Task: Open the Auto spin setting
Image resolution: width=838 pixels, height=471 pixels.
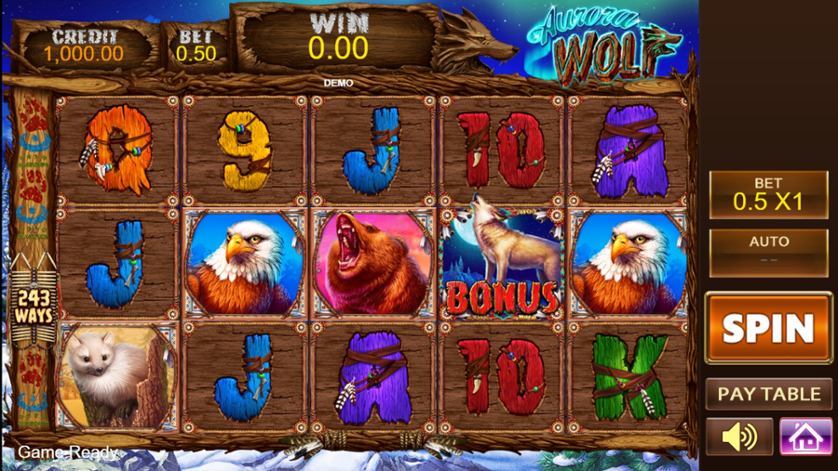Action: tap(768, 248)
